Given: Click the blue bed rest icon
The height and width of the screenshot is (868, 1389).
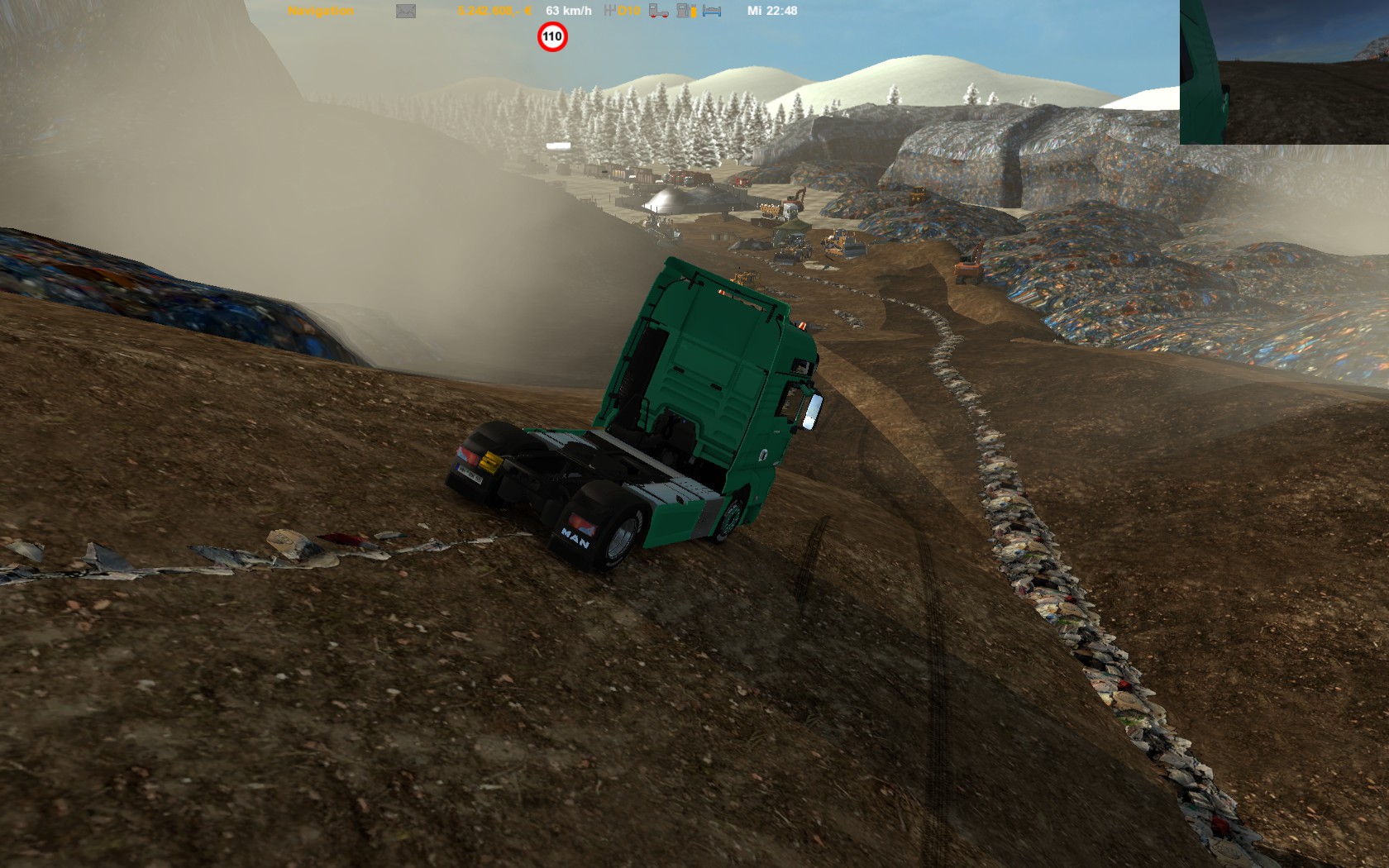Looking at the screenshot, I should click(x=712, y=11).
